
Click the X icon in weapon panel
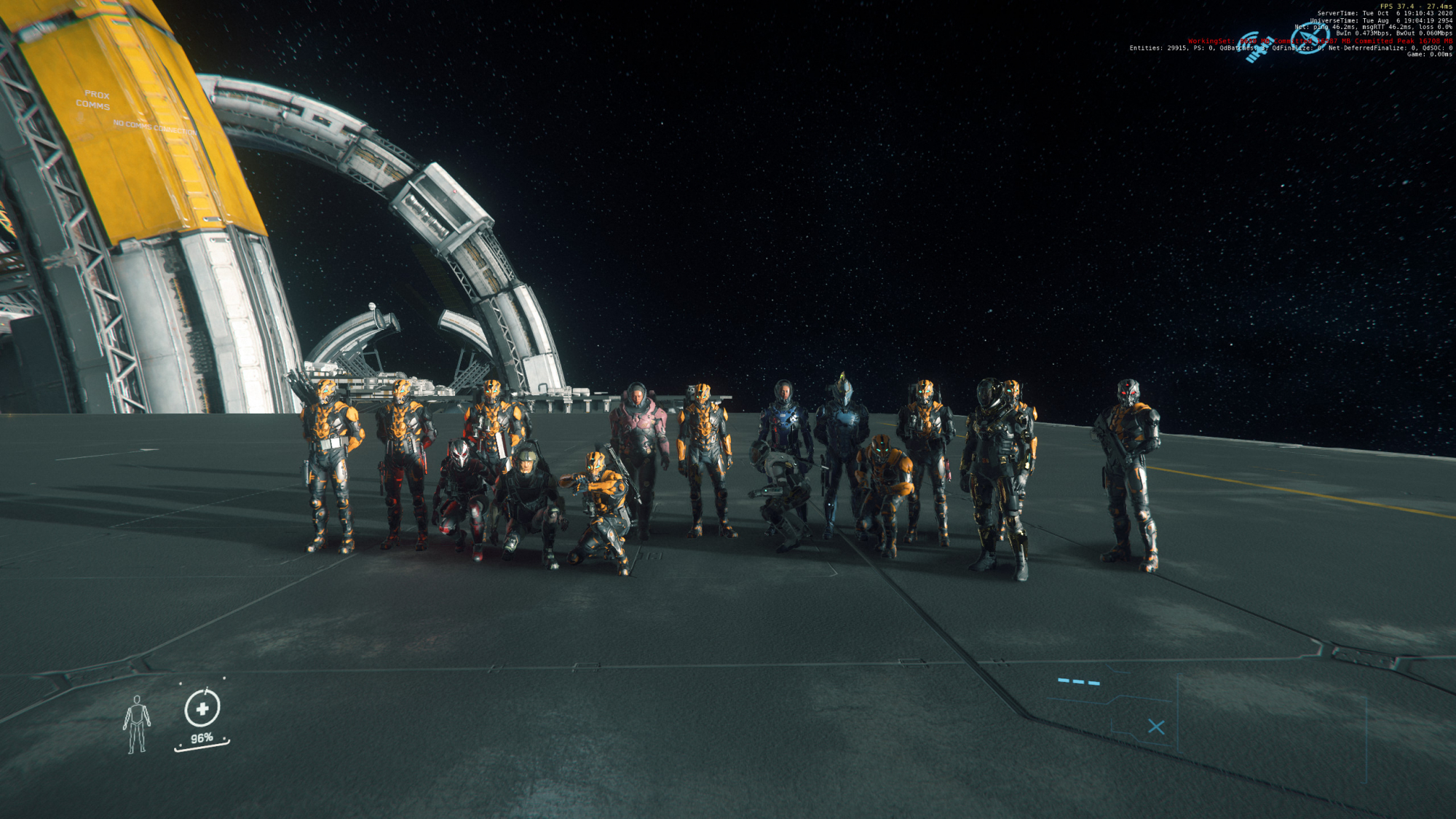click(1156, 727)
